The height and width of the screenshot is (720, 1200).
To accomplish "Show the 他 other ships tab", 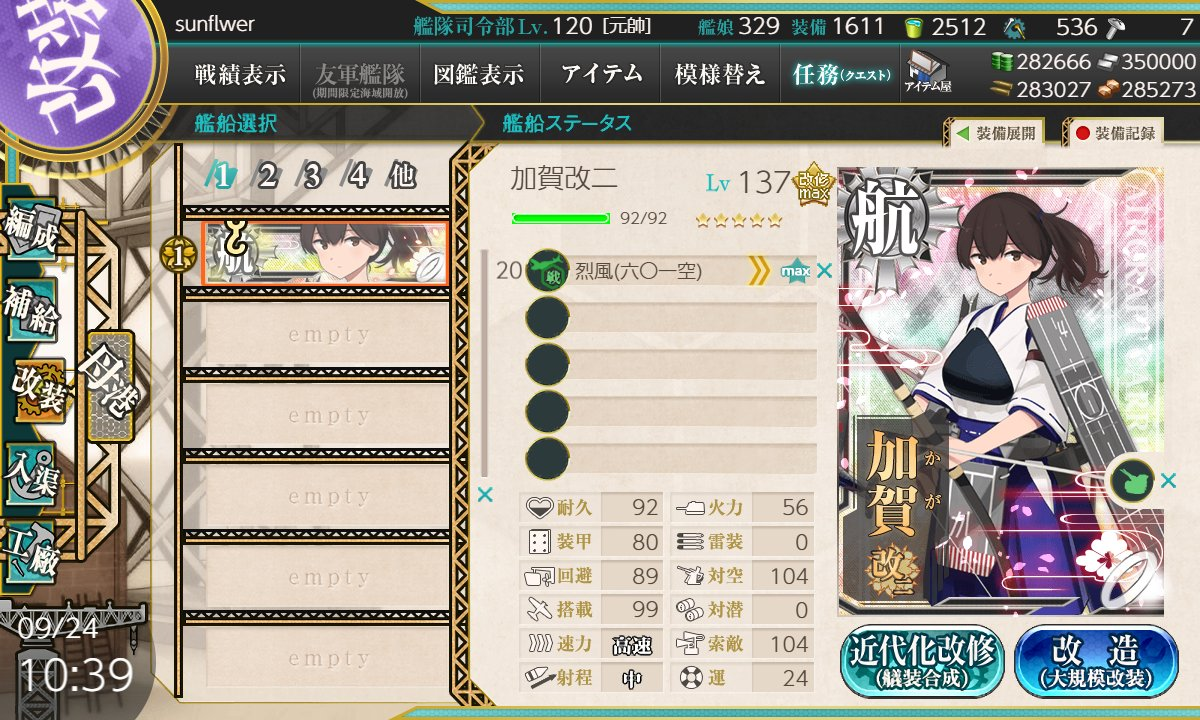I will click(x=401, y=177).
